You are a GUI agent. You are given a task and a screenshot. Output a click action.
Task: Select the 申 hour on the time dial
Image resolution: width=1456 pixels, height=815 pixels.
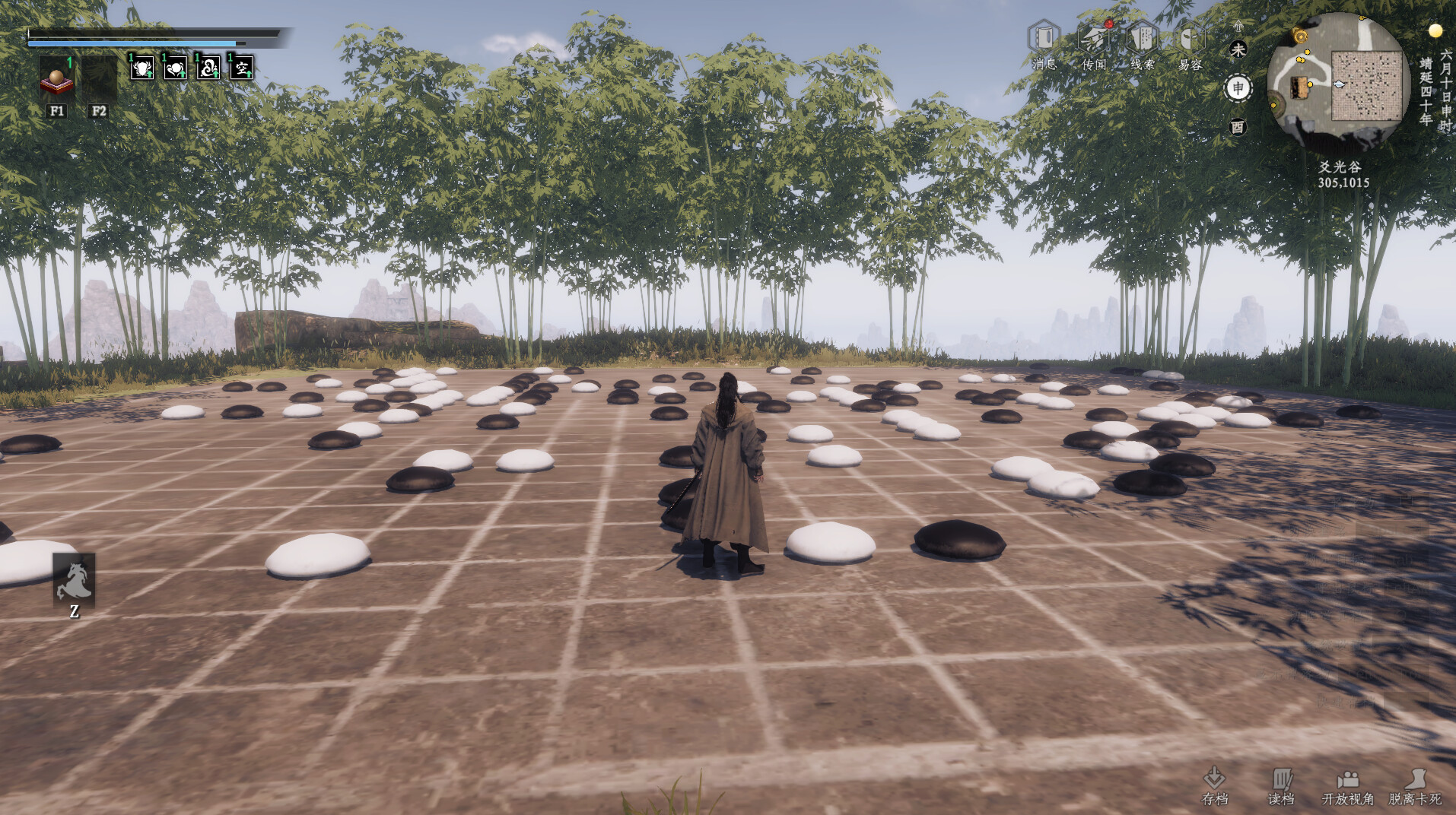pyautogui.click(x=1238, y=88)
